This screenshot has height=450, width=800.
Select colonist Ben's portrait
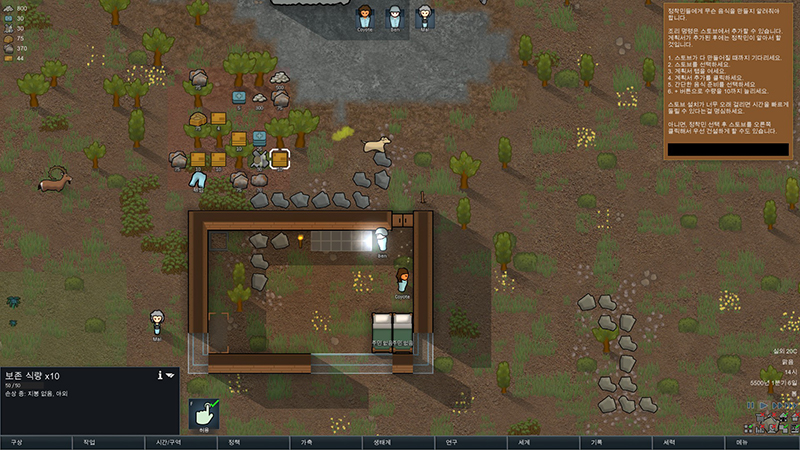click(x=395, y=17)
